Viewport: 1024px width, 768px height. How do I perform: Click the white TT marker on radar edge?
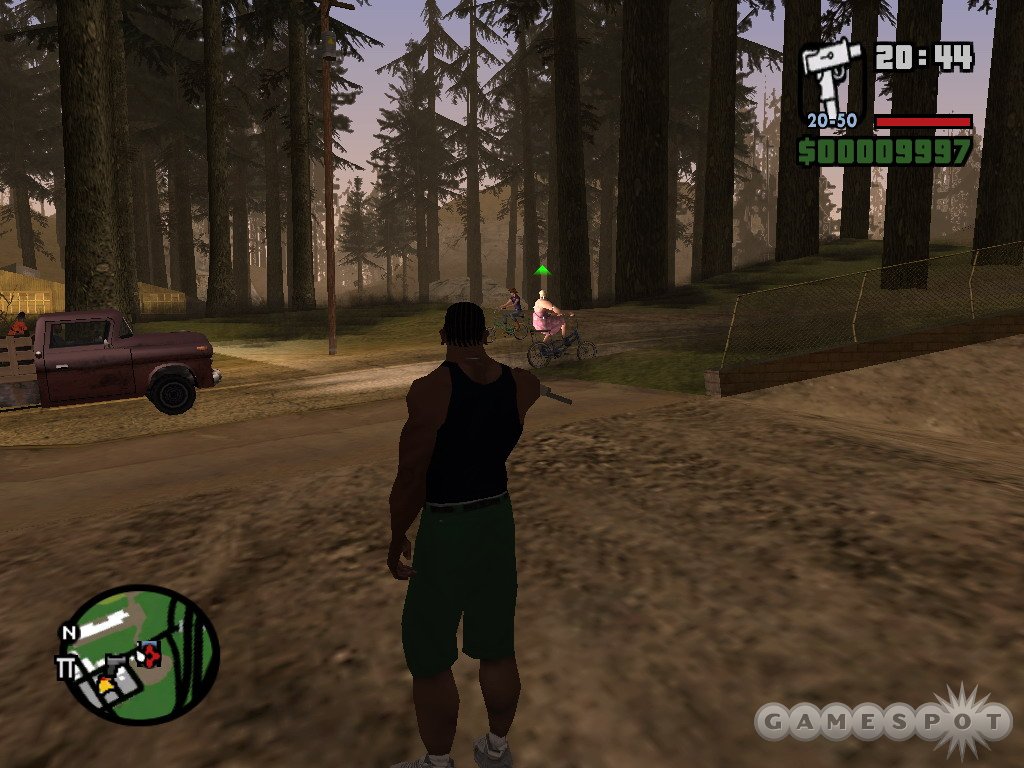tap(67, 668)
